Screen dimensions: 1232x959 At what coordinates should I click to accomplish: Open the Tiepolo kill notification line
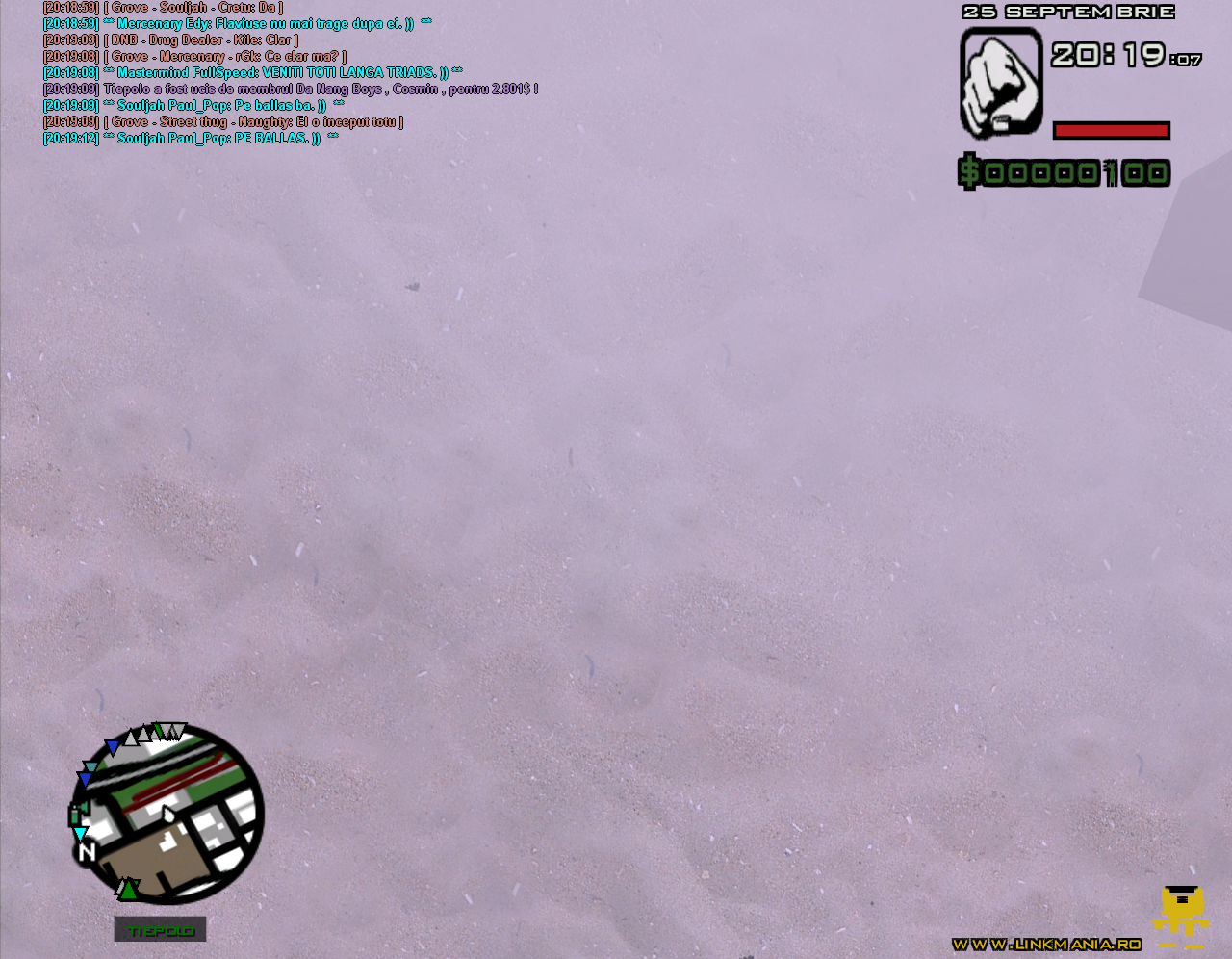(289, 88)
